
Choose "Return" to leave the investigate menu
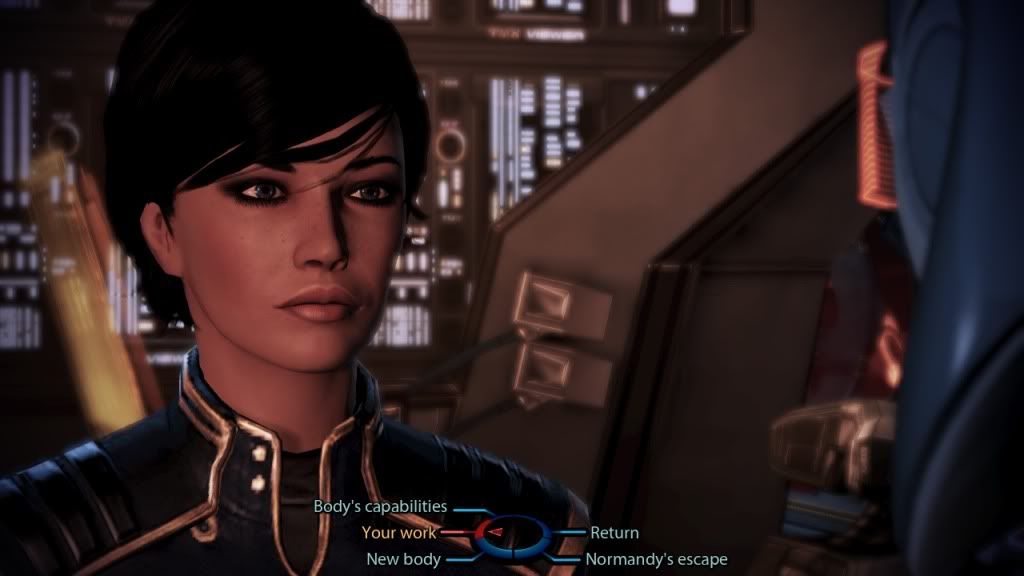[614, 533]
